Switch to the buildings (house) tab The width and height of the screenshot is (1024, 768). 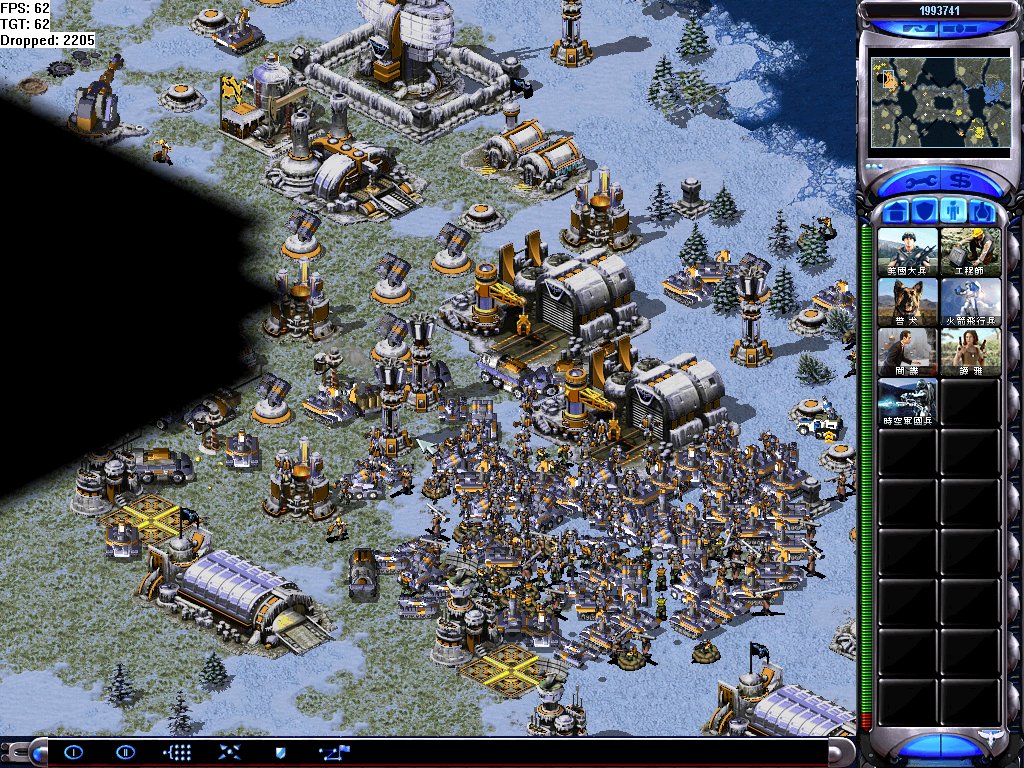coord(897,212)
